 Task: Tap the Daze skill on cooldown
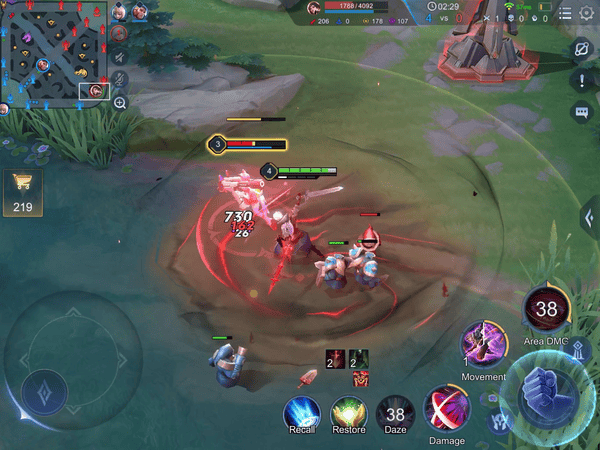coord(395,412)
